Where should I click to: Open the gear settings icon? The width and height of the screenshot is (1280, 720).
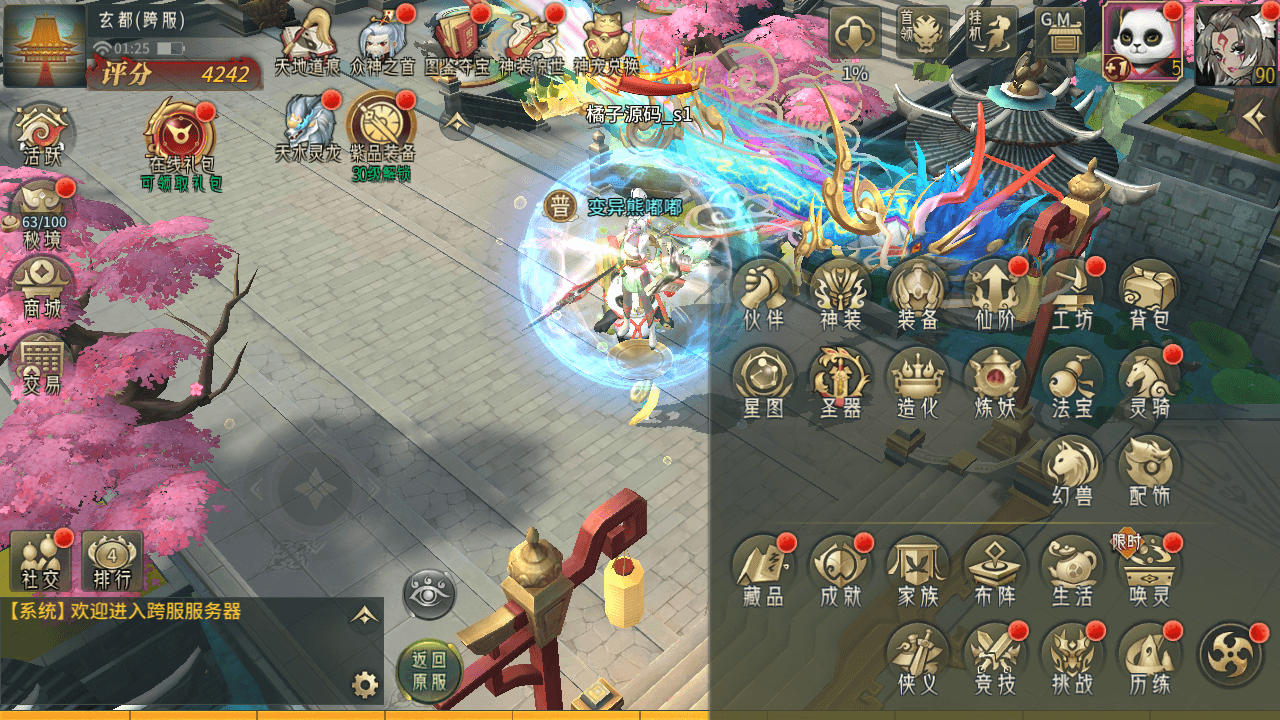pyautogui.click(x=365, y=685)
